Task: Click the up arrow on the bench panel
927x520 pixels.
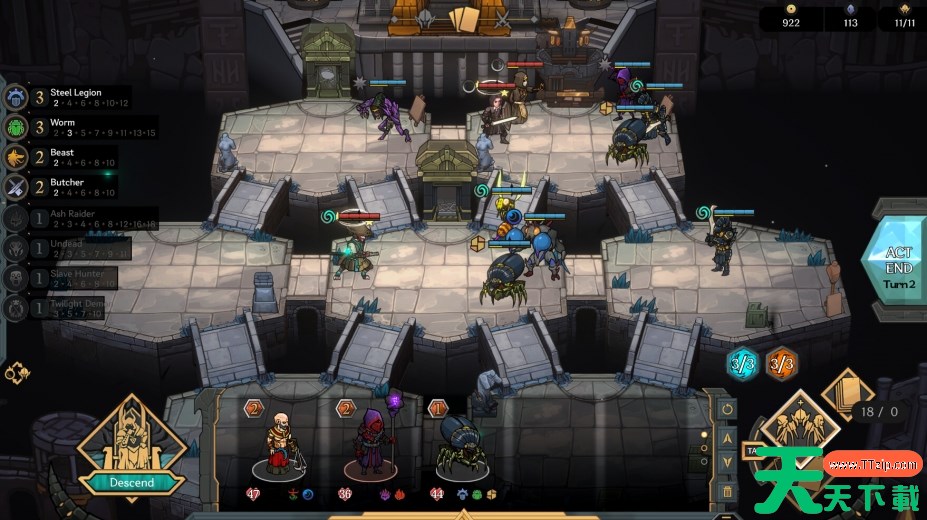Action: 727,437
